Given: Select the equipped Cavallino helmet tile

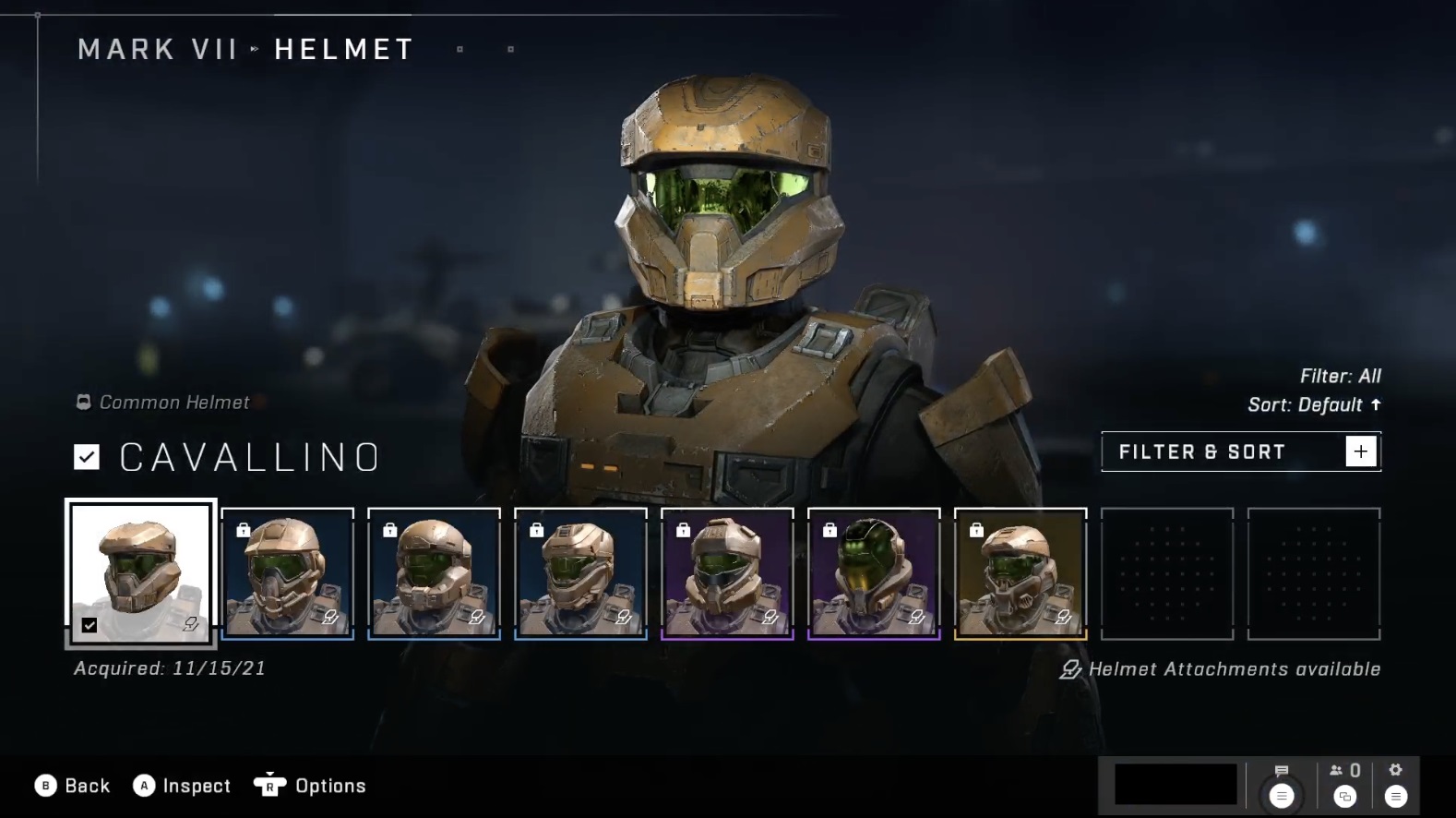Looking at the screenshot, I should 141,572.
